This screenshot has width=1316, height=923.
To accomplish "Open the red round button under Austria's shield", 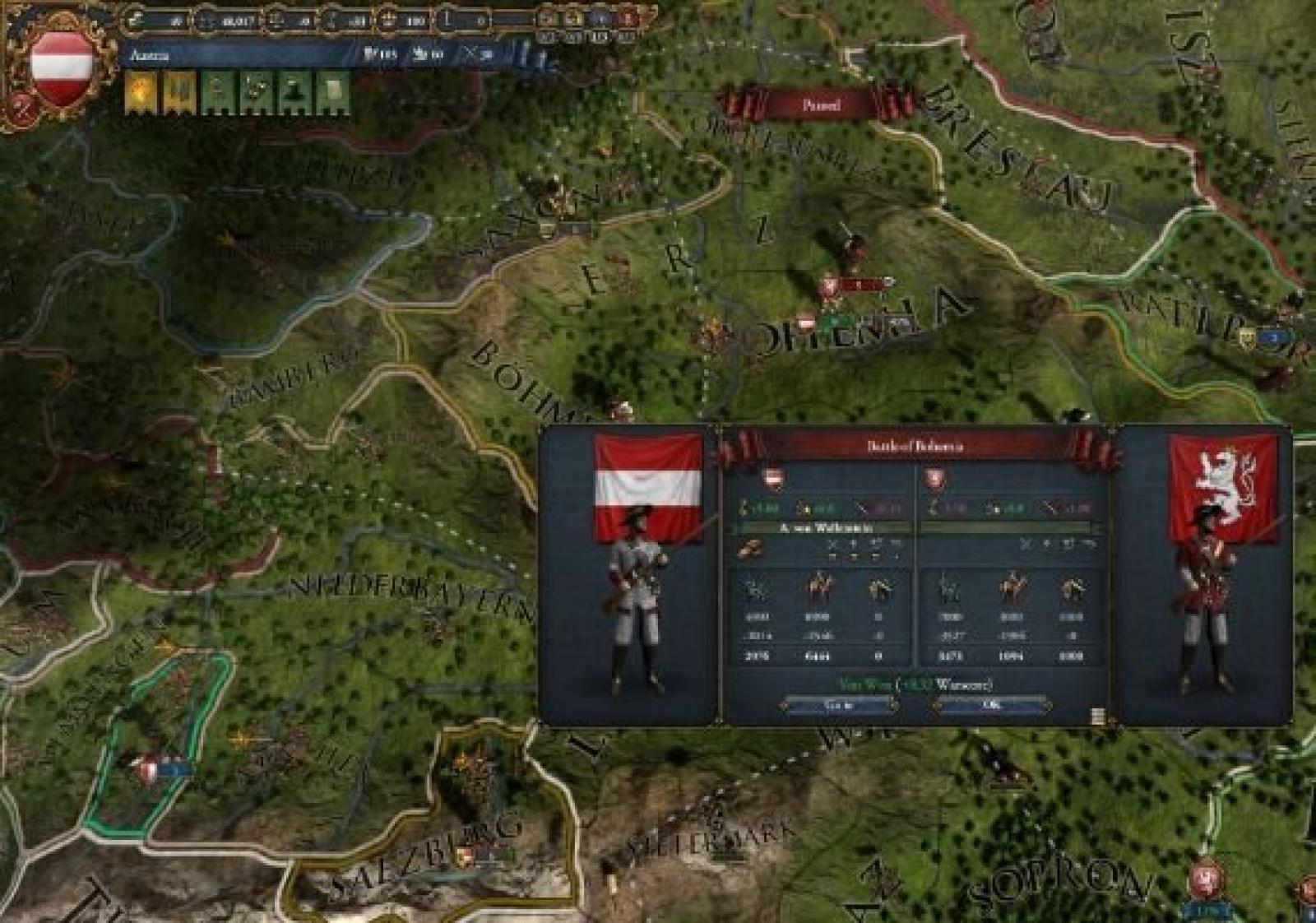I will coord(20,107).
